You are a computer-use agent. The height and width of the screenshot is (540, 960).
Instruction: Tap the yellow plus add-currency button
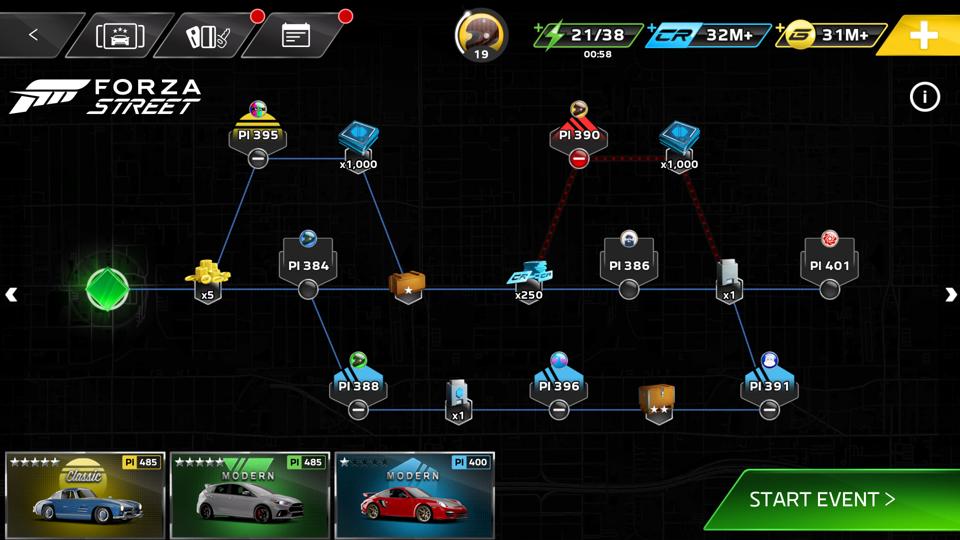(922, 36)
